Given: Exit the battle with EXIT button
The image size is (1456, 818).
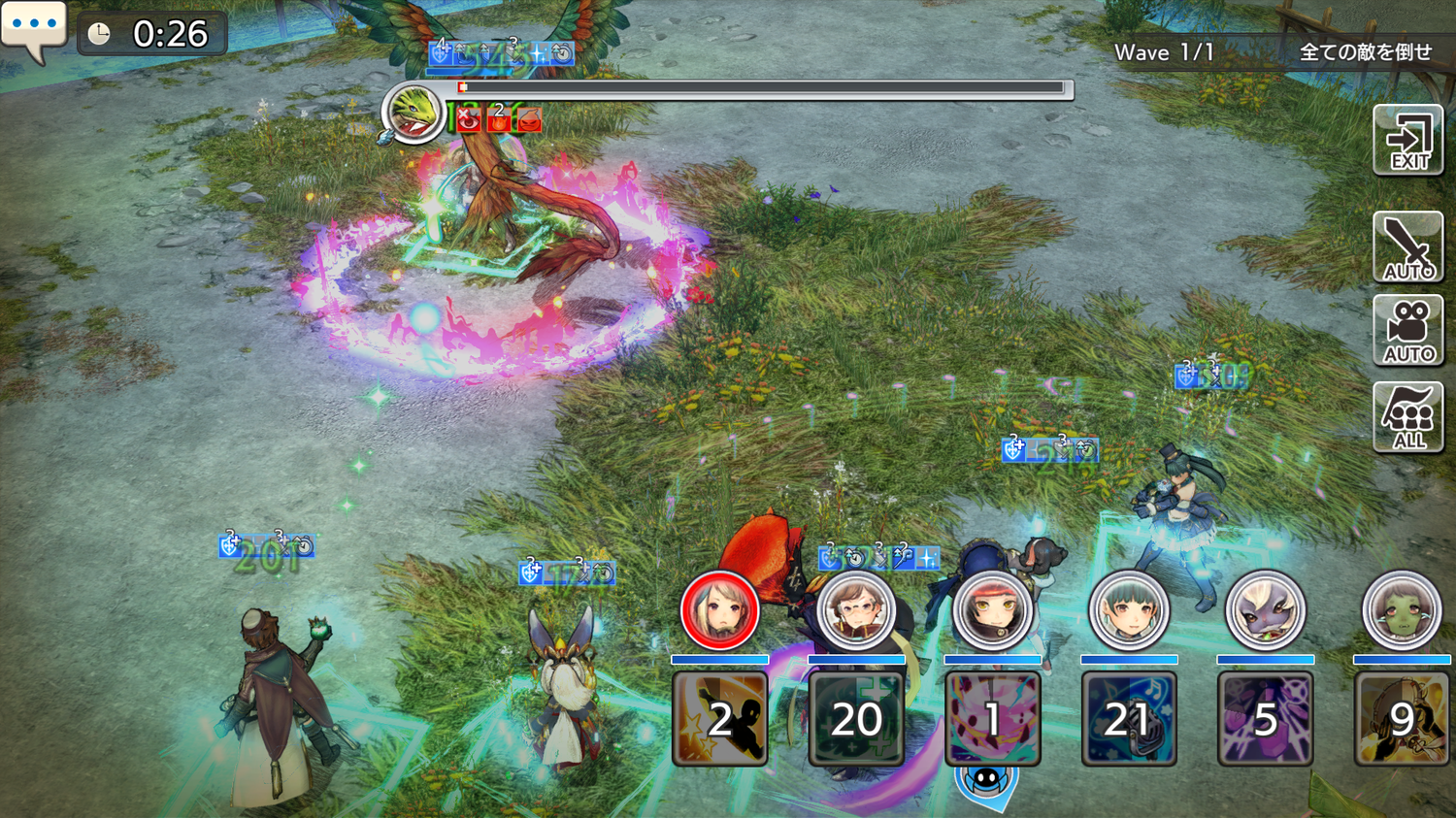Looking at the screenshot, I should [x=1407, y=141].
